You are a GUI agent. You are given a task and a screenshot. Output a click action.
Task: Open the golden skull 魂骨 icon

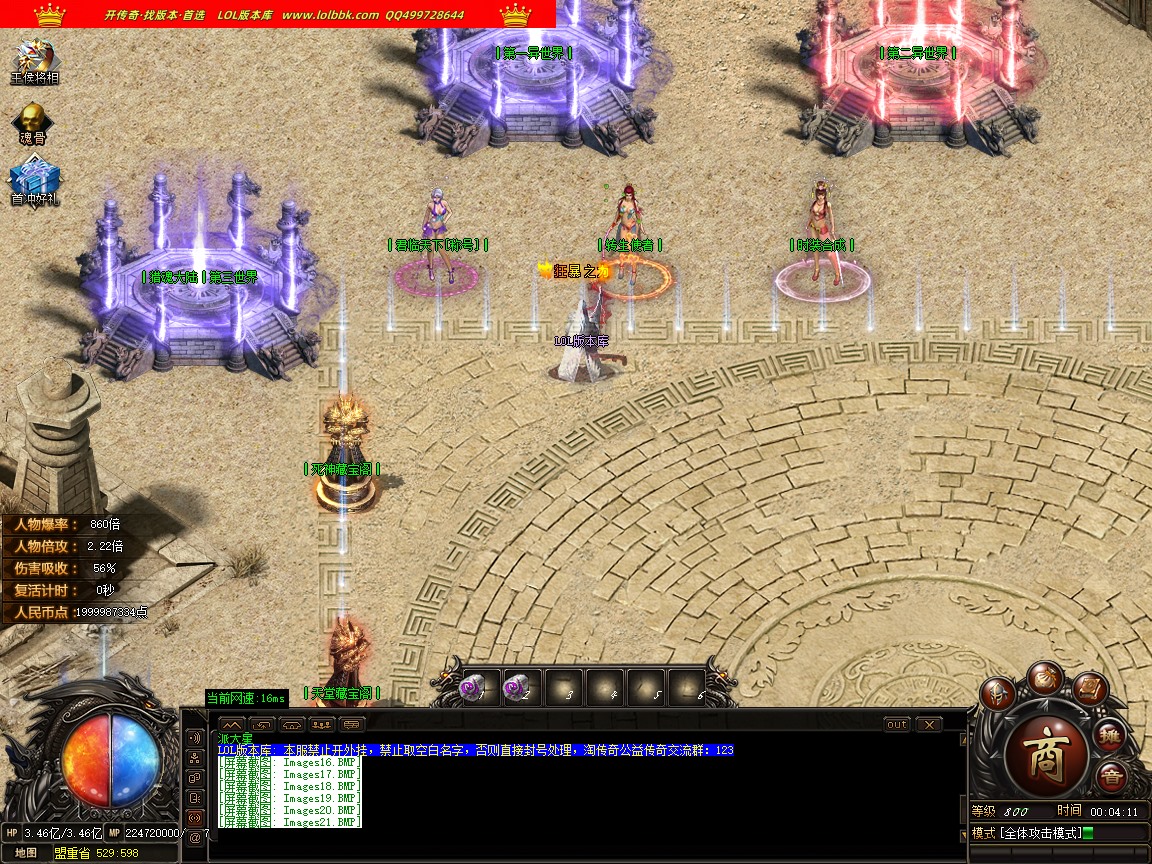33,120
